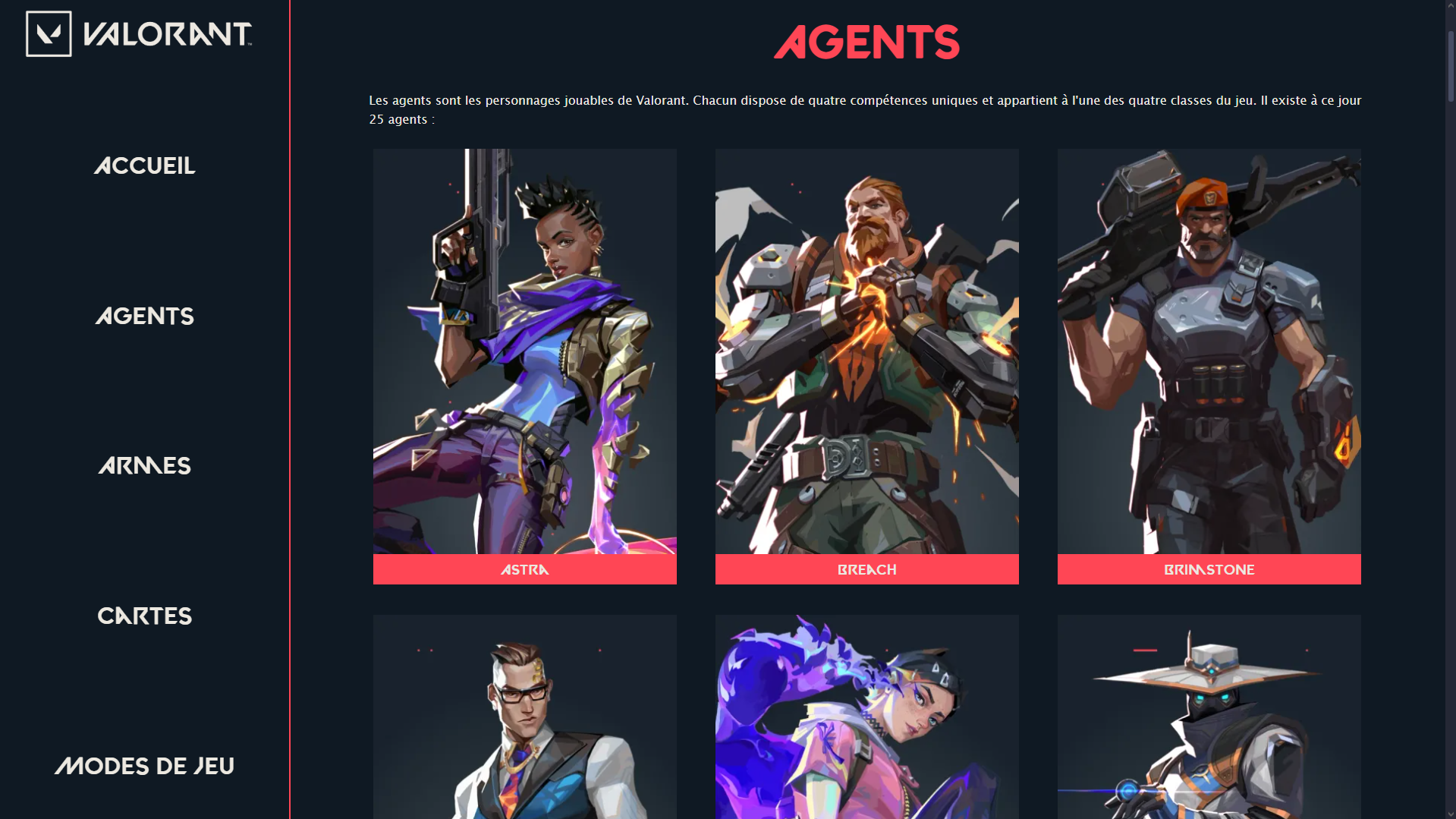Click the BREACH name banner

click(x=866, y=569)
